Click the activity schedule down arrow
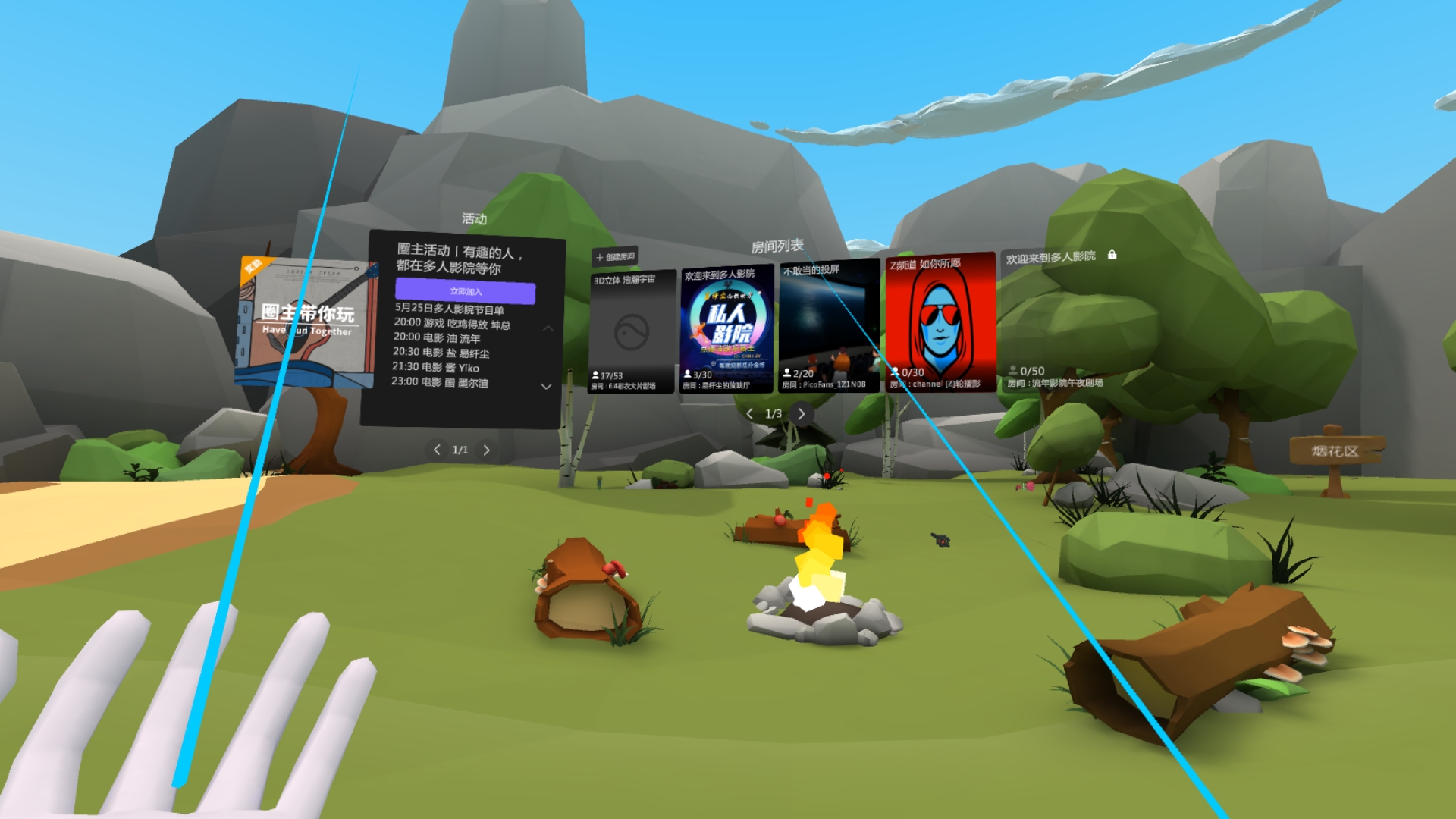 pyautogui.click(x=546, y=387)
